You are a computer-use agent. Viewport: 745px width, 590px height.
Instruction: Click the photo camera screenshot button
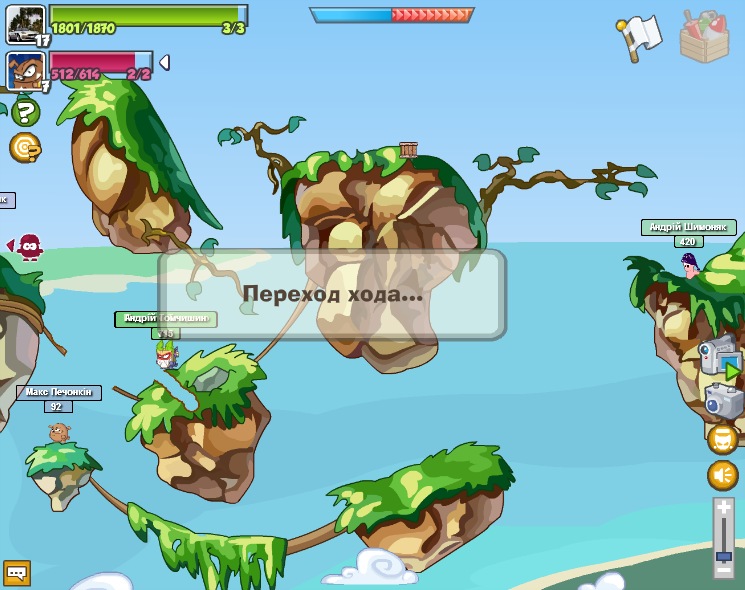(x=723, y=401)
